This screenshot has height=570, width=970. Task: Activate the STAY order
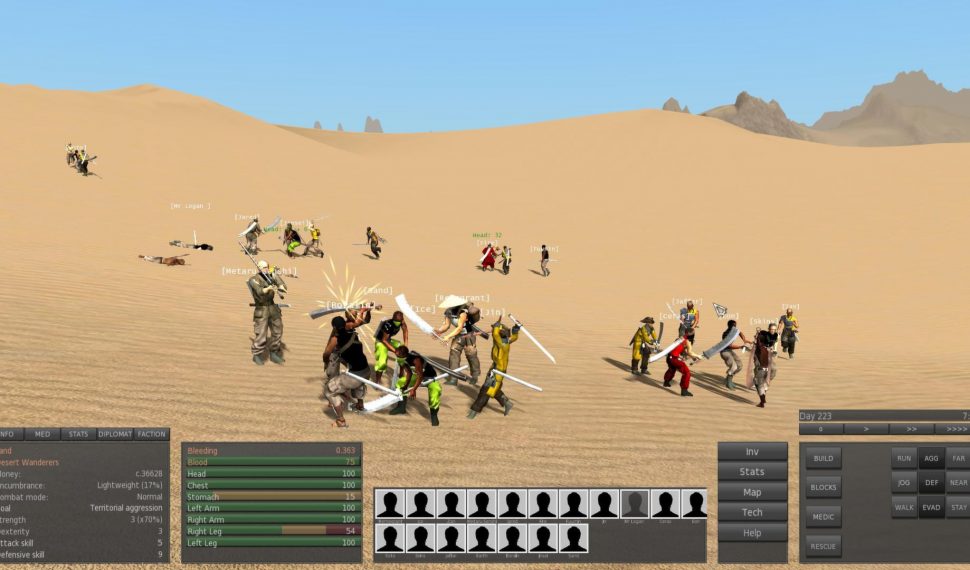958,507
